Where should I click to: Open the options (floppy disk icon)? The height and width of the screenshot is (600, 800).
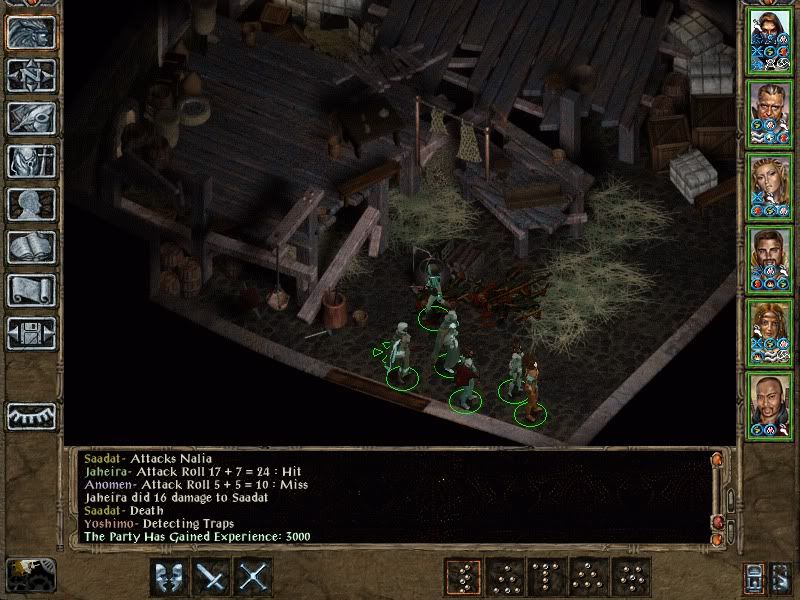pos(31,333)
